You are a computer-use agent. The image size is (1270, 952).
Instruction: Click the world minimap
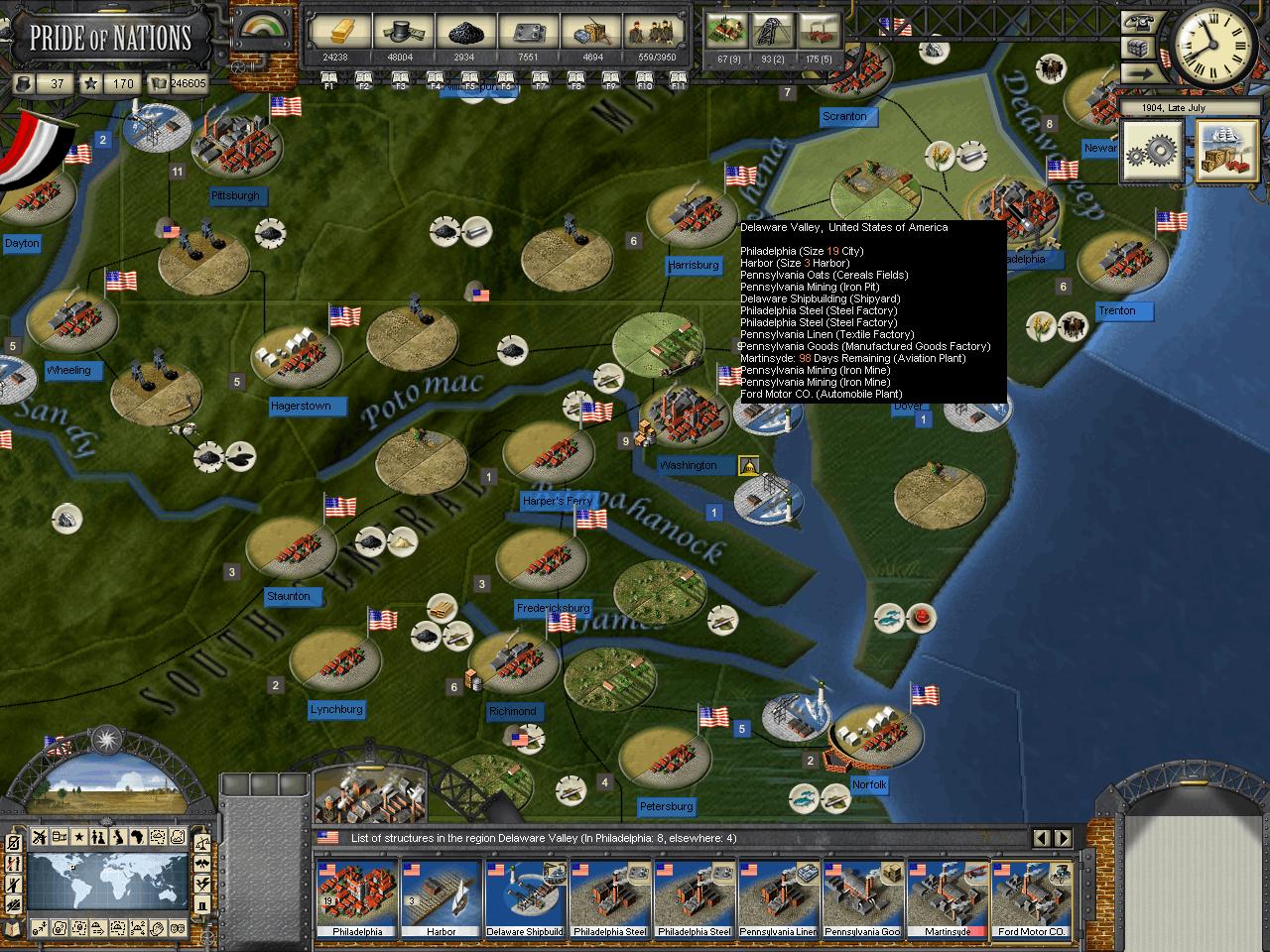tap(107, 881)
